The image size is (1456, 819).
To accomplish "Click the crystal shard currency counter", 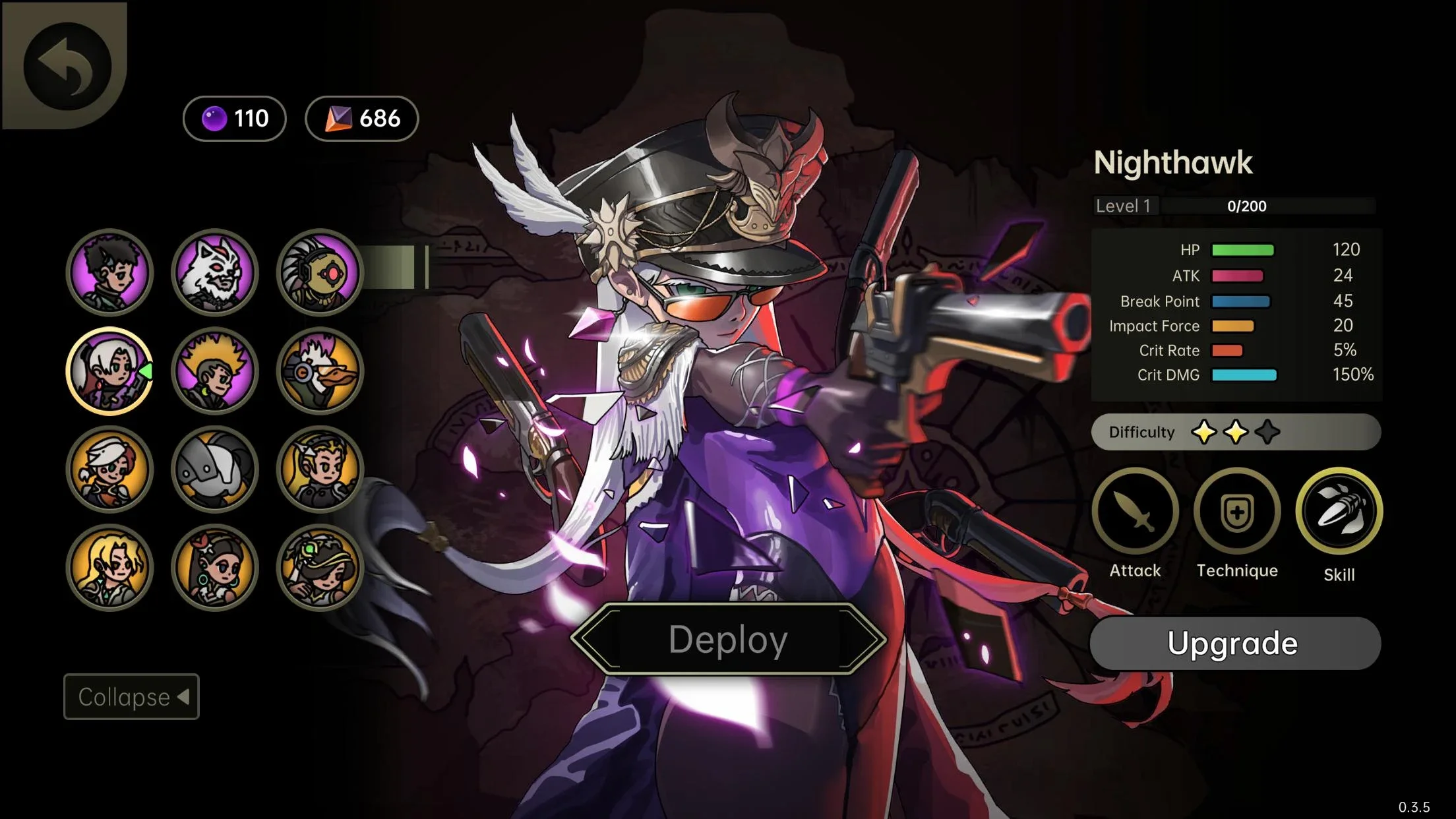I will pos(362,119).
